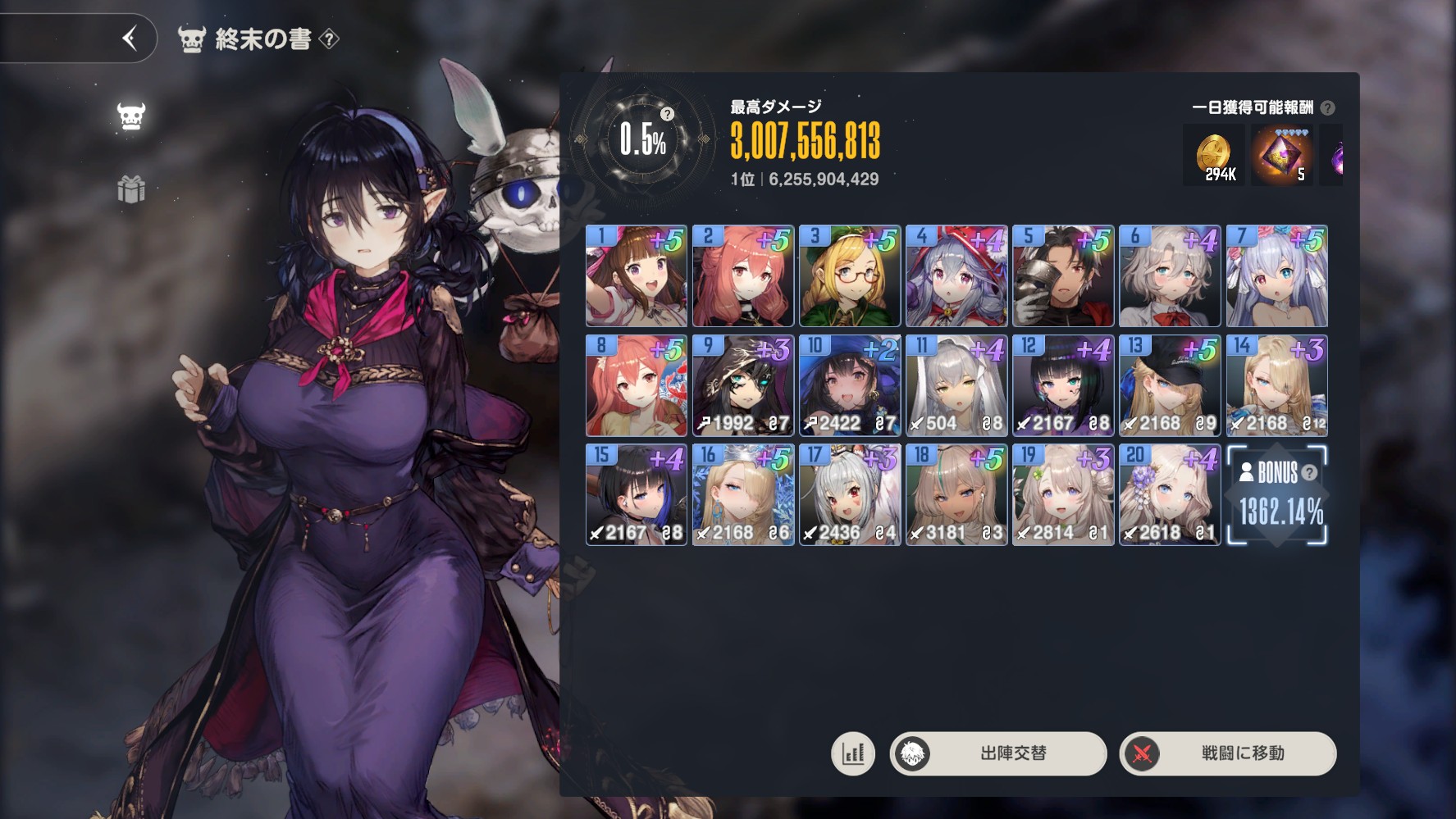Image resolution: width=1456 pixels, height=819 pixels.
Task: Open the damage statistics chart button
Action: [x=853, y=753]
